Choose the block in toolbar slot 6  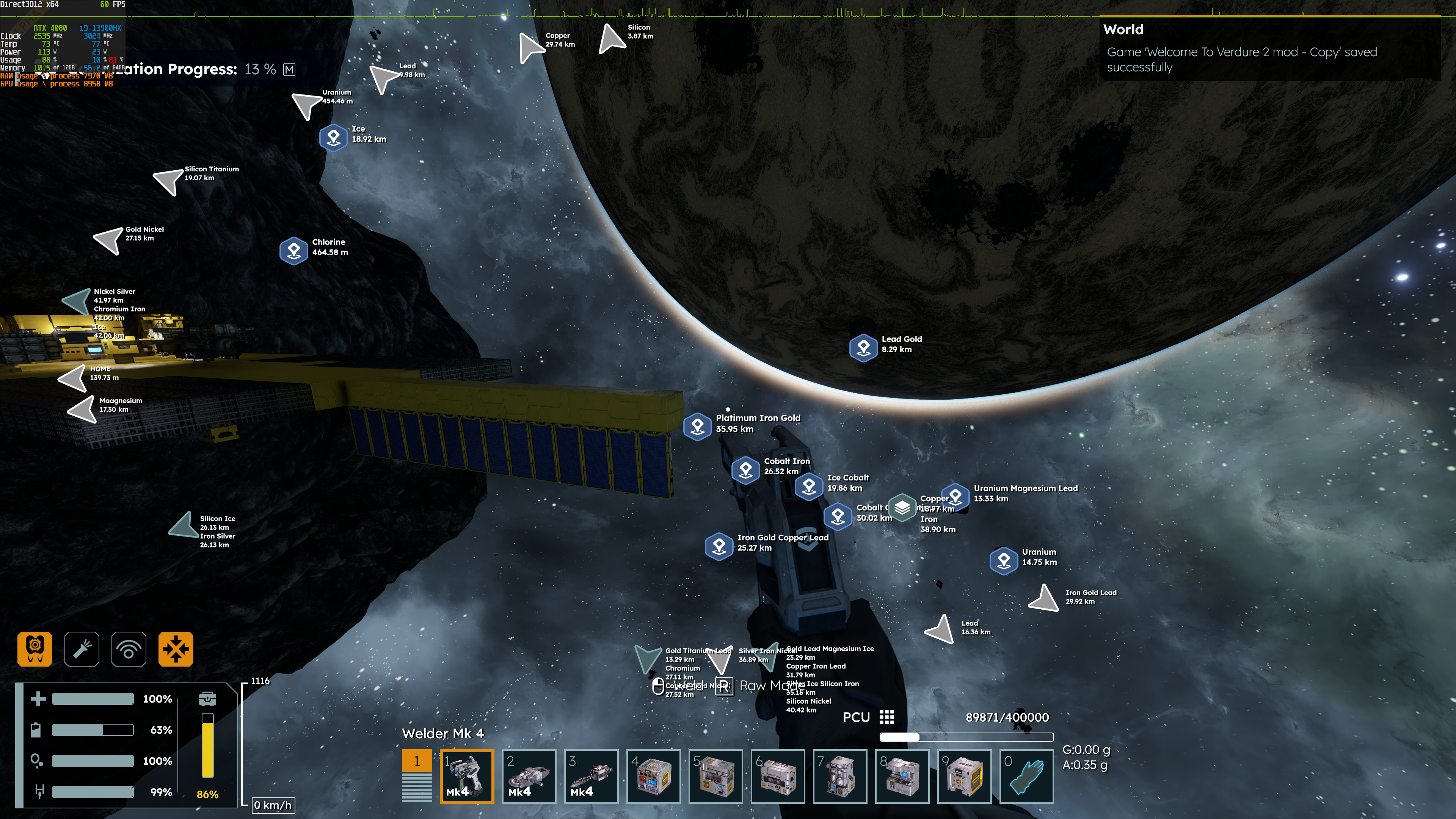[x=777, y=775]
